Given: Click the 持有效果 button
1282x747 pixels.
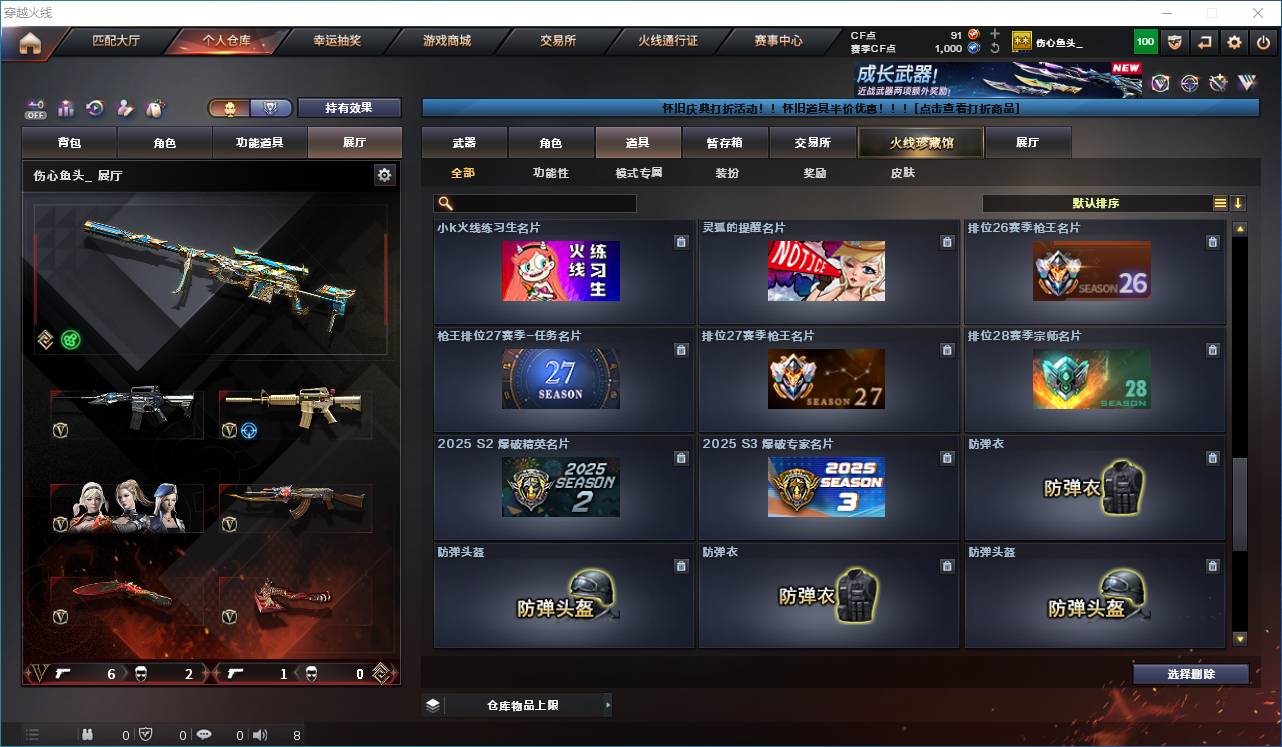Looking at the screenshot, I should click(348, 107).
